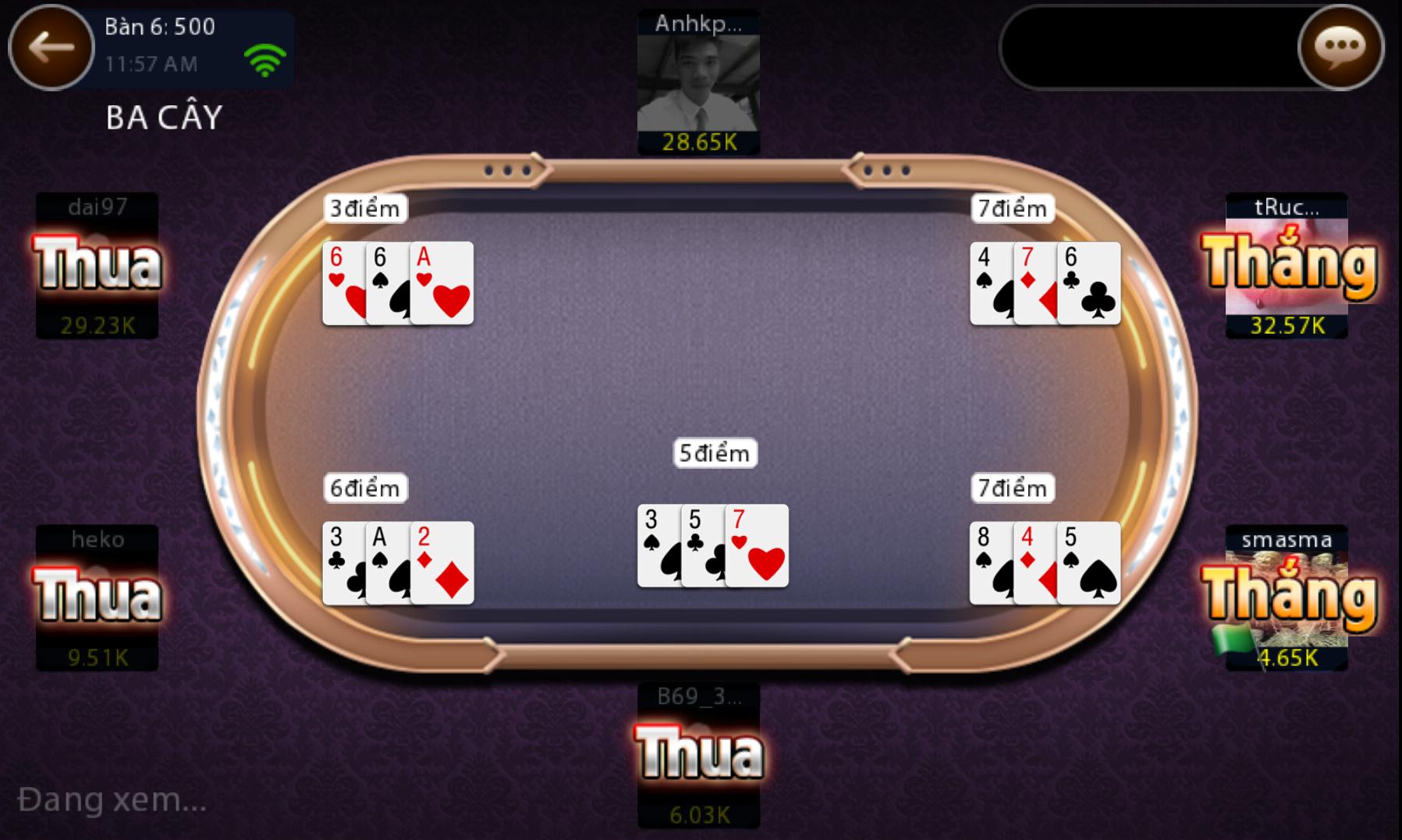Screen dimensions: 1402x840
Task: Expand the 7điểm label above tRuc's cards
Action: click(x=1013, y=208)
